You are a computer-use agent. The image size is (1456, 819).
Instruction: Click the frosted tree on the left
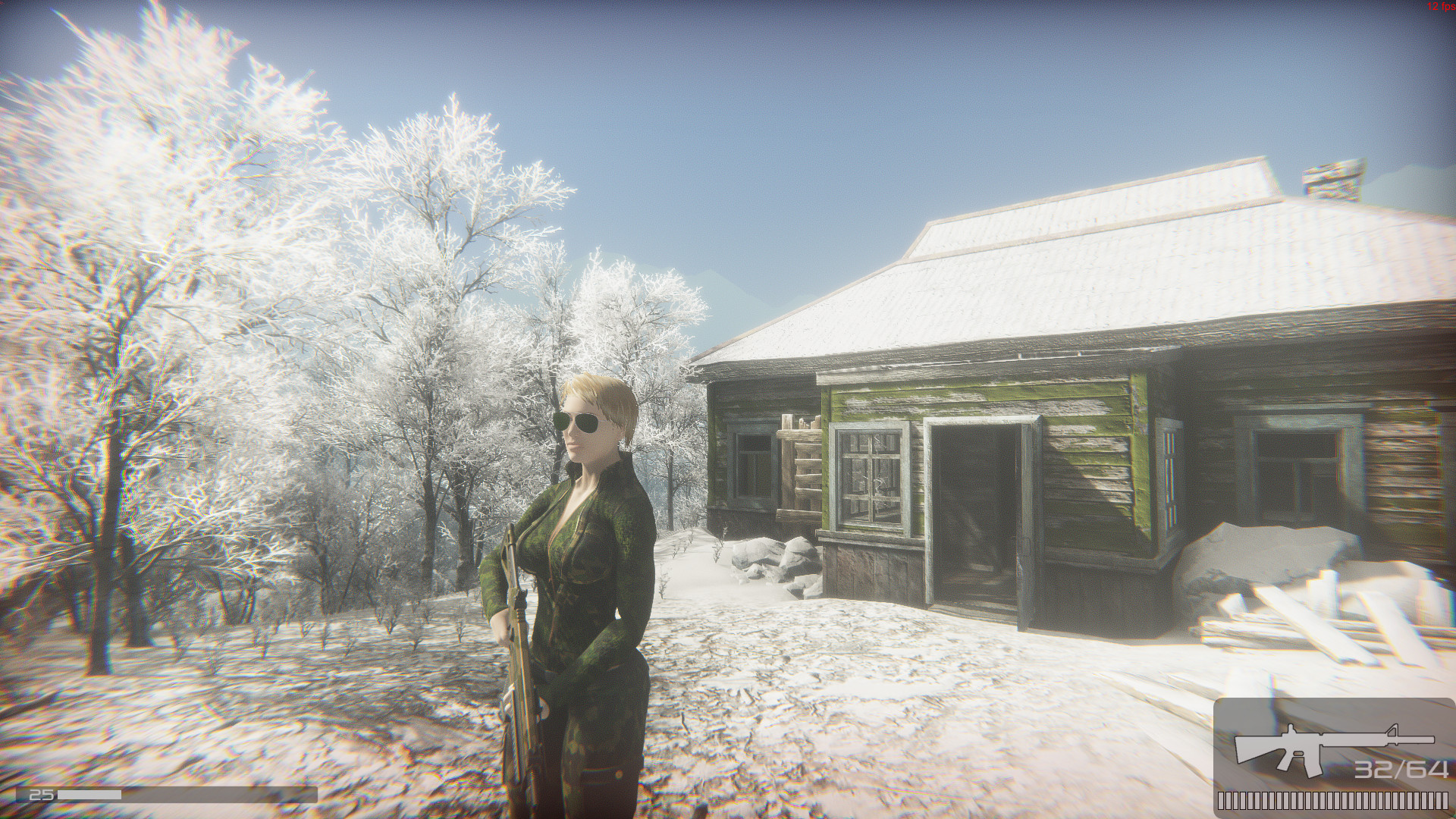[190, 227]
